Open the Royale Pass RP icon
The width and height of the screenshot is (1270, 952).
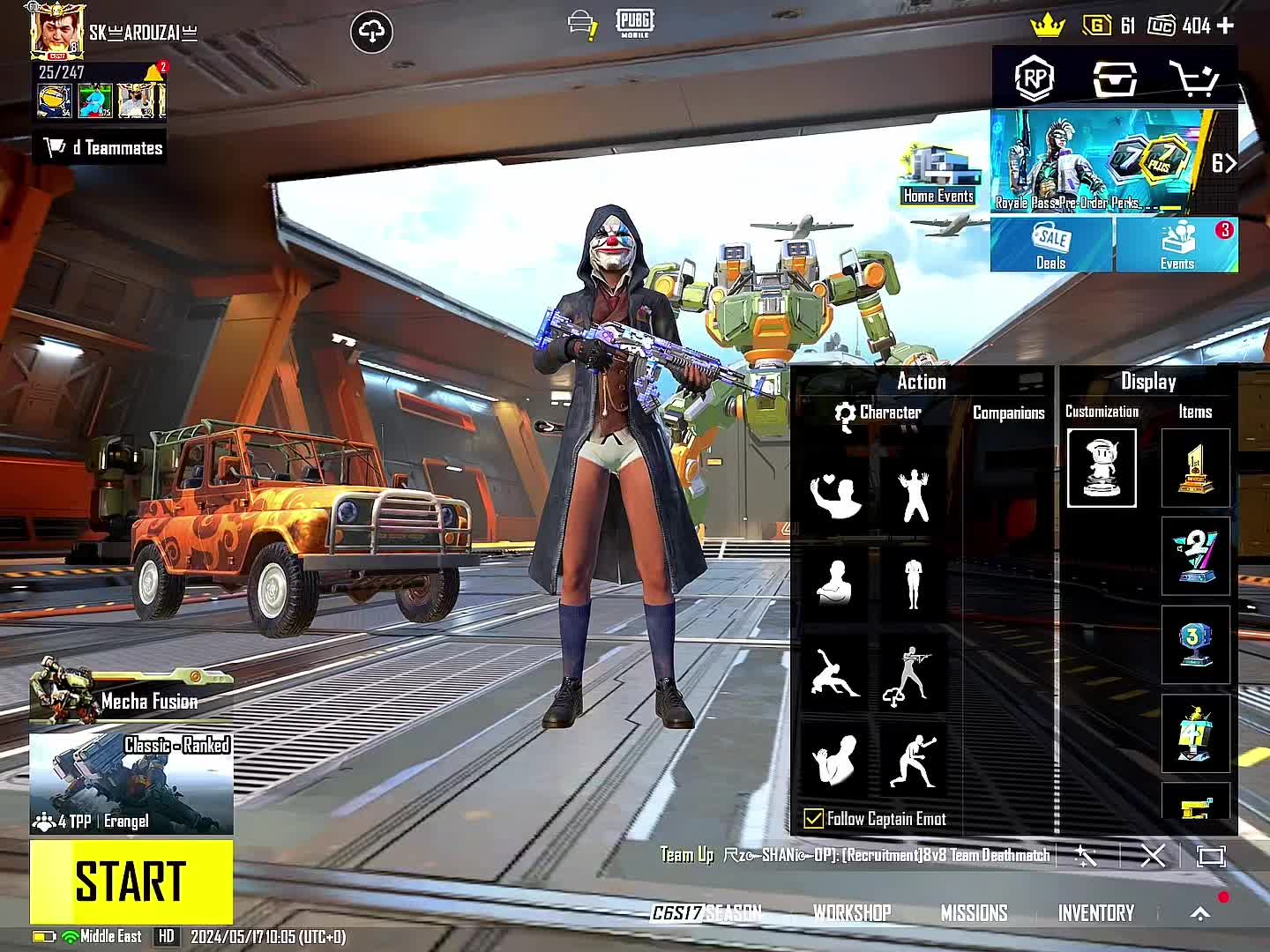coord(1035,79)
